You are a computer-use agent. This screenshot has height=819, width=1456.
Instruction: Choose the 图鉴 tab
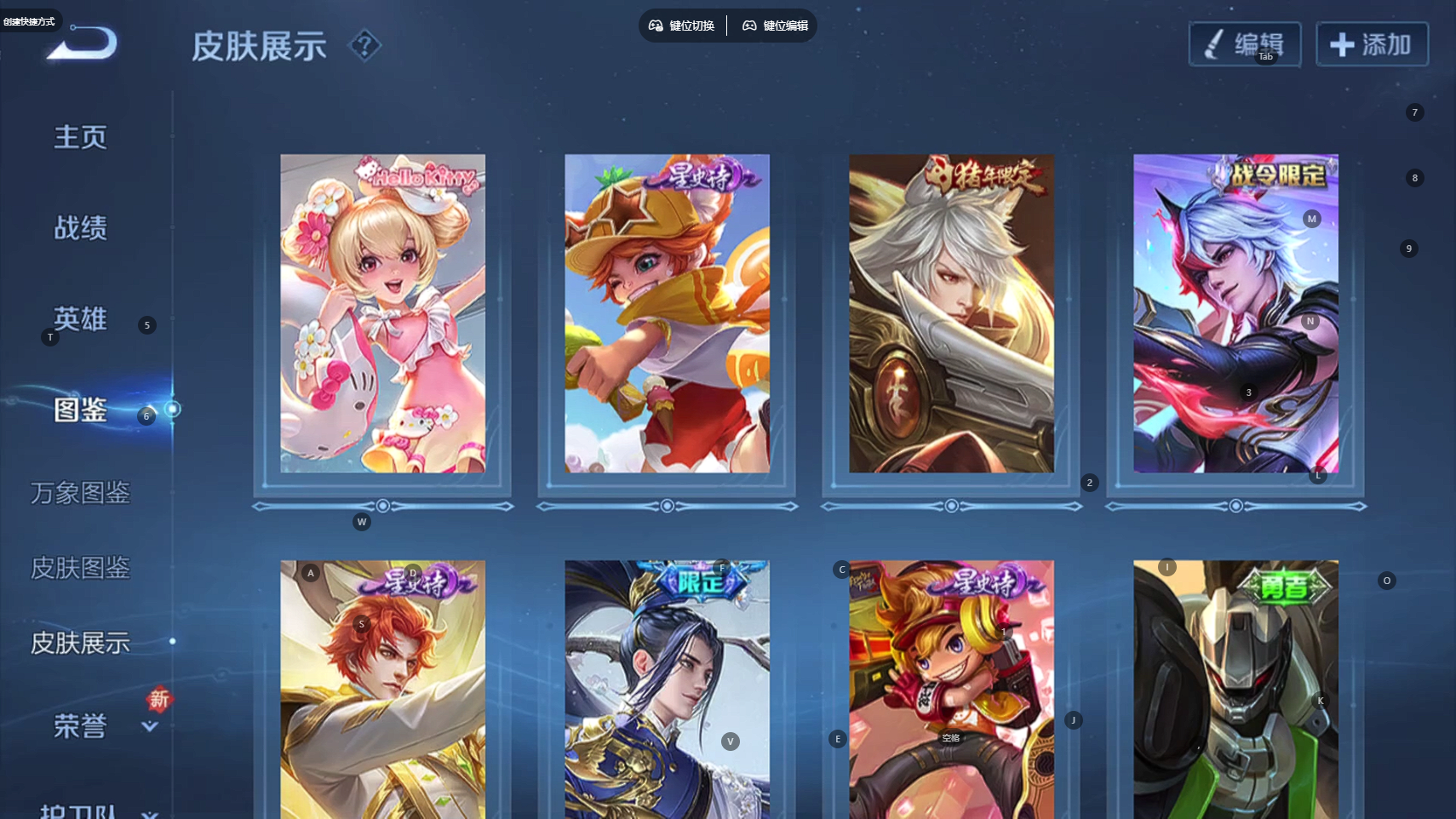pyautogui.click(x=80, y=410)
